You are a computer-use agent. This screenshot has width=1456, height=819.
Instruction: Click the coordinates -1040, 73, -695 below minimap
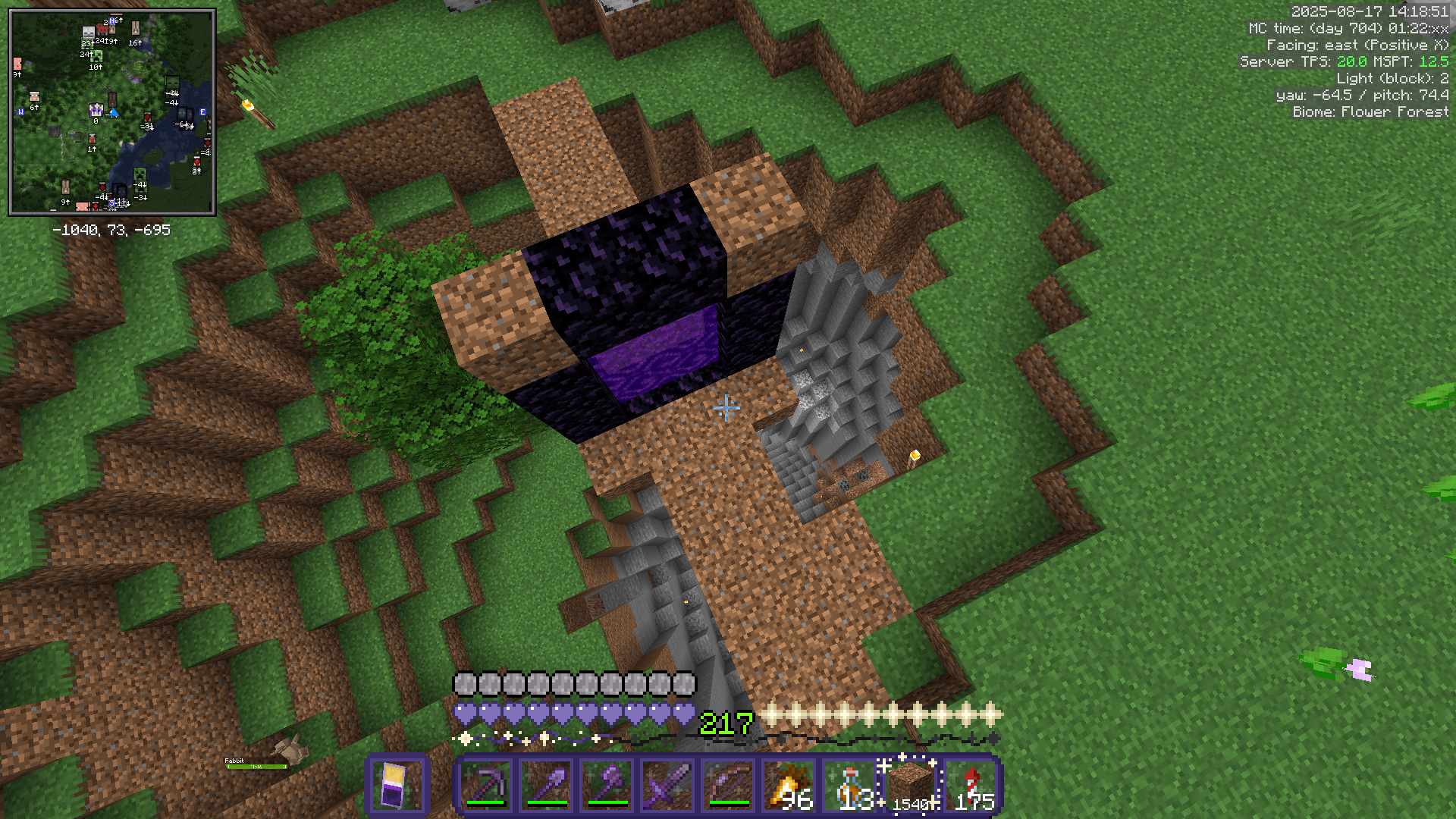111,230
